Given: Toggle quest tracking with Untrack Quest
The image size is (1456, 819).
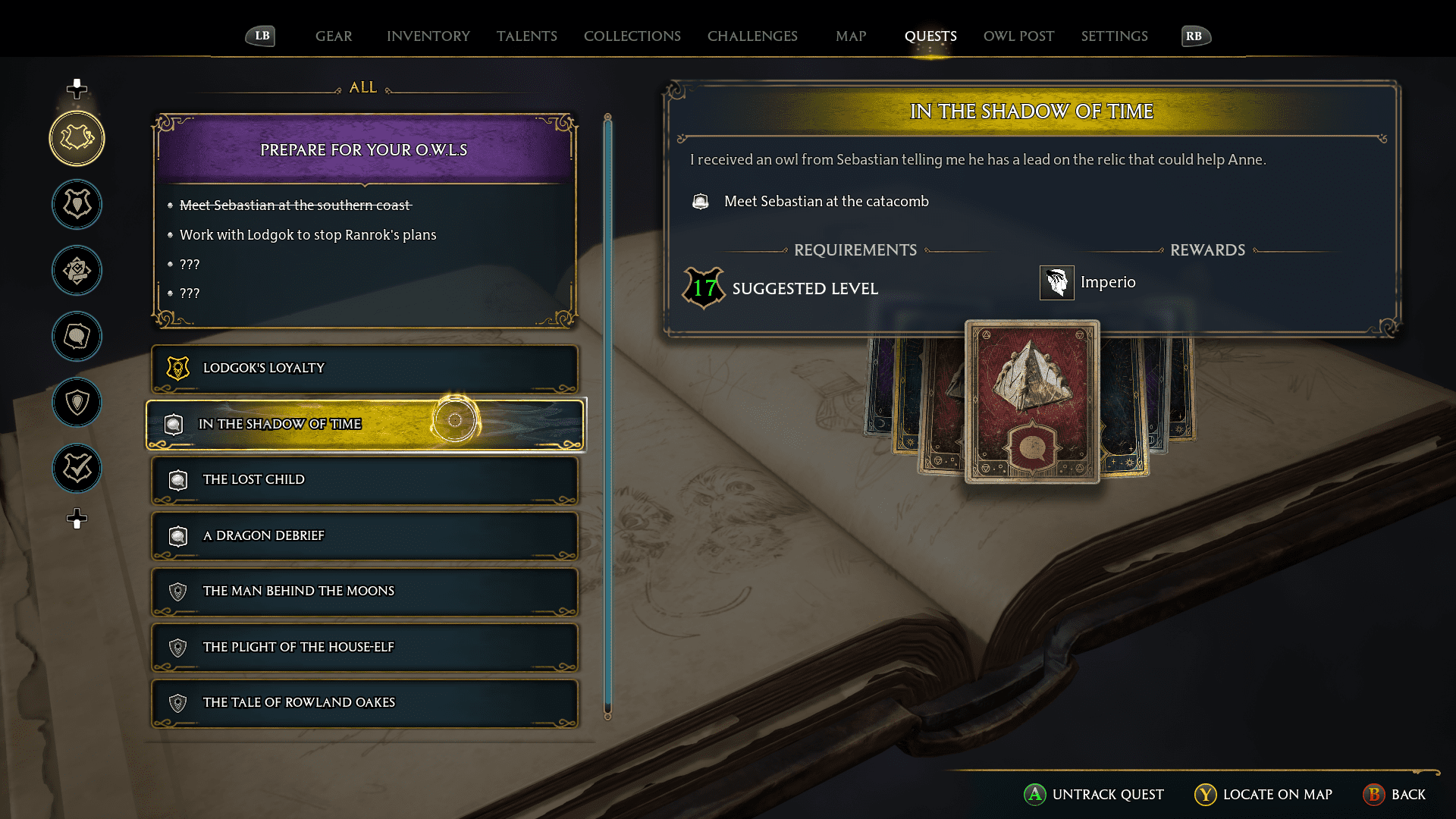Looking at the screenshot, I should coord(1095,795).
